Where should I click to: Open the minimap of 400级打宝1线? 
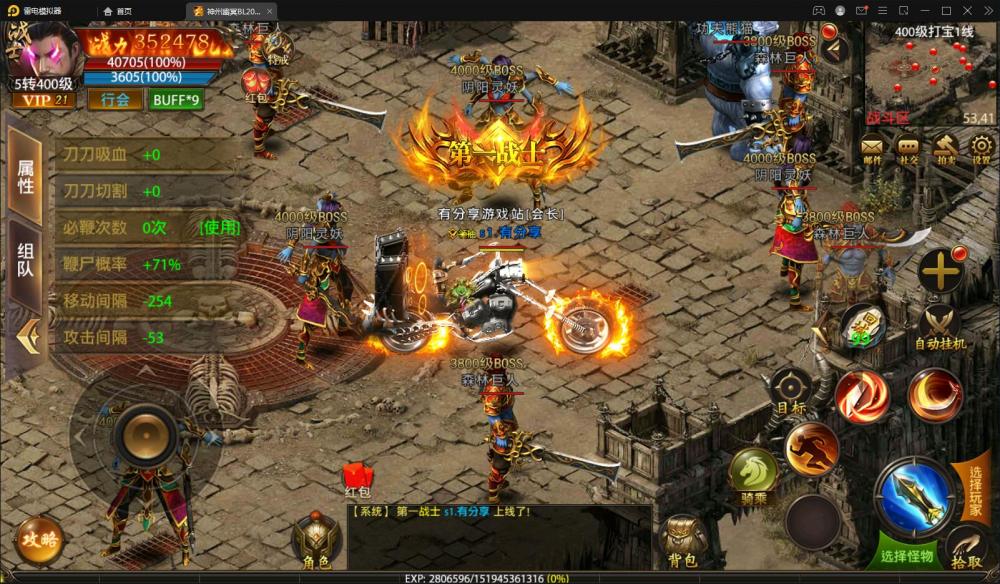click(931, 75)
